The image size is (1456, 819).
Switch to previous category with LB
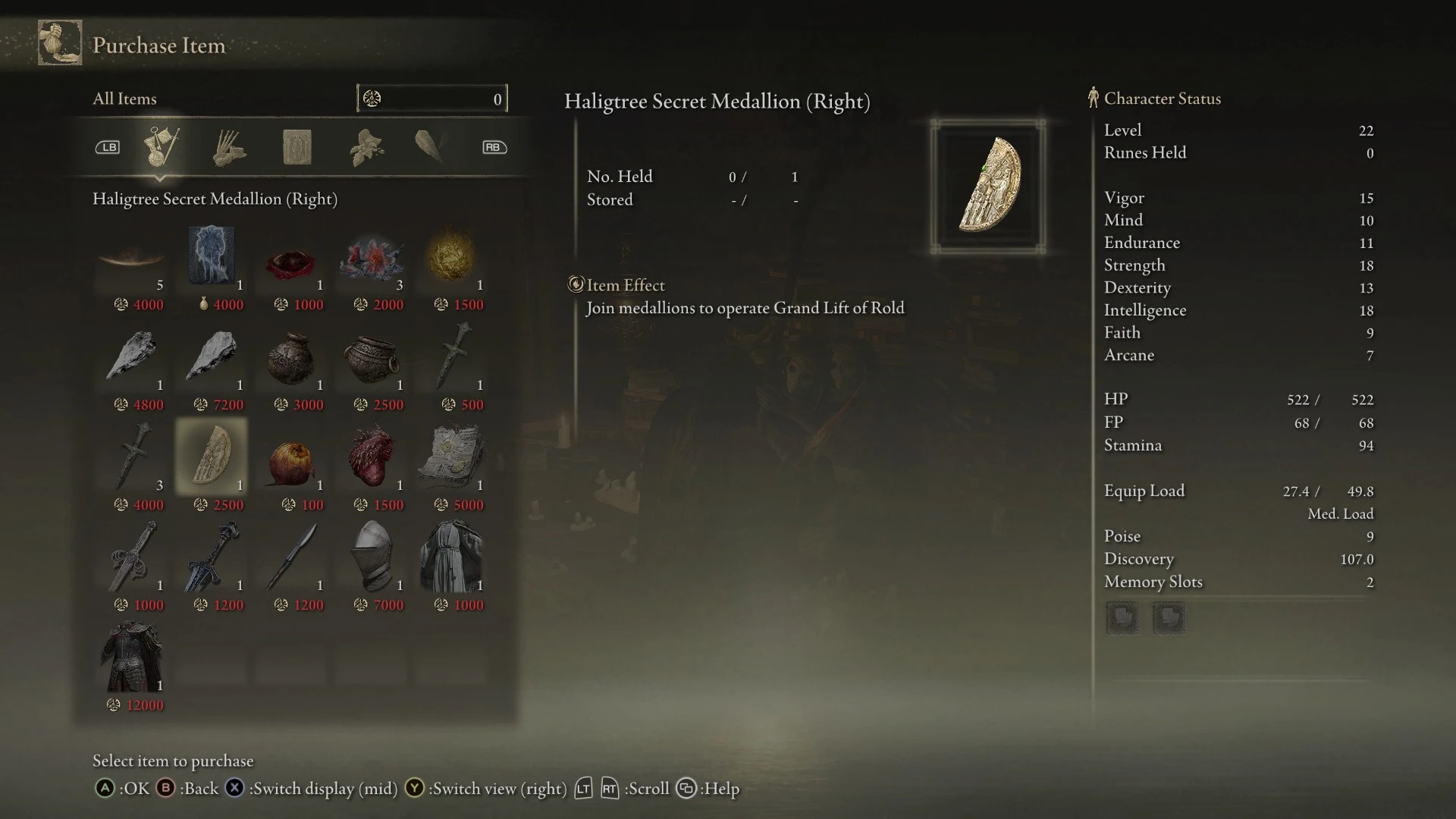coord(108,146)
